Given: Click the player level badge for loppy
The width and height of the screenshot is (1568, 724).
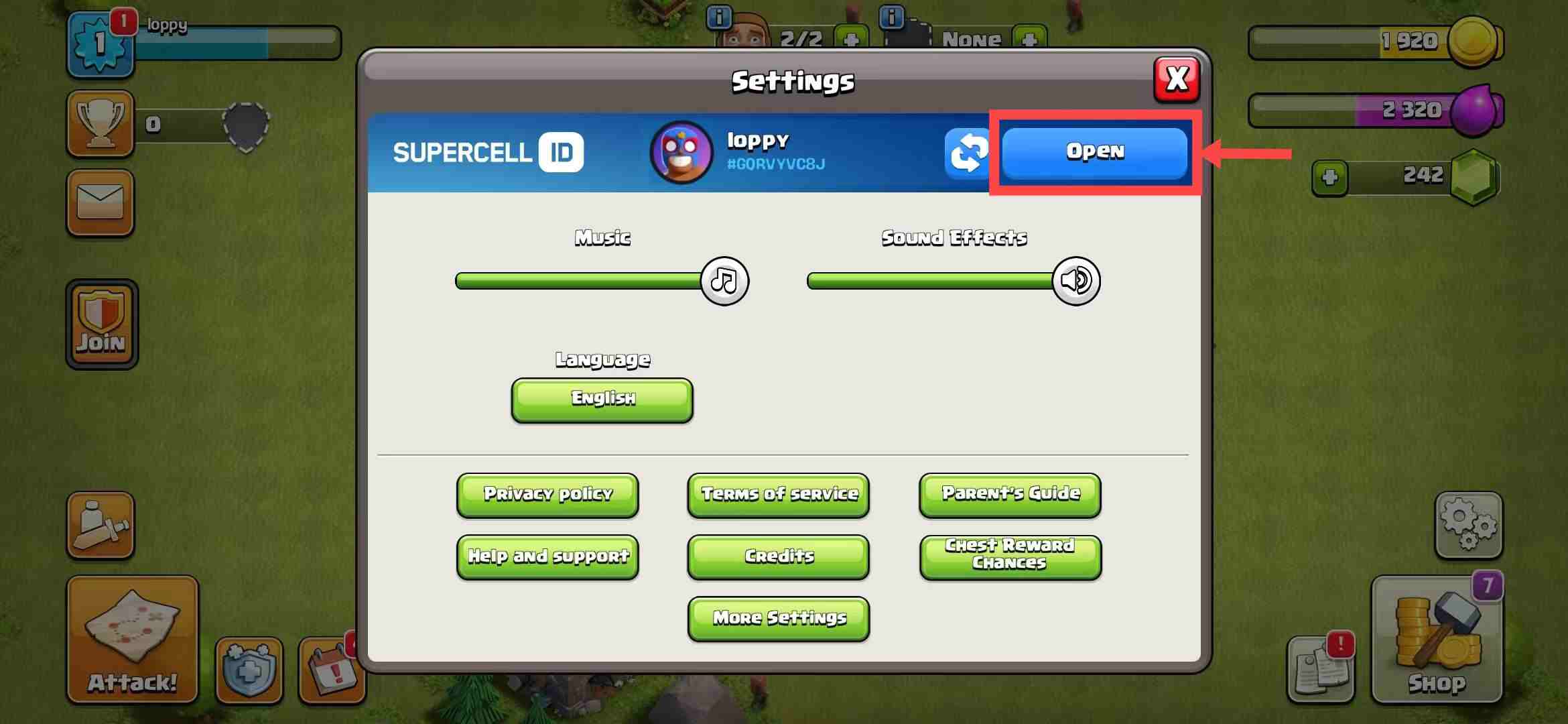Looking at the screenshot, I should (101, 44).
